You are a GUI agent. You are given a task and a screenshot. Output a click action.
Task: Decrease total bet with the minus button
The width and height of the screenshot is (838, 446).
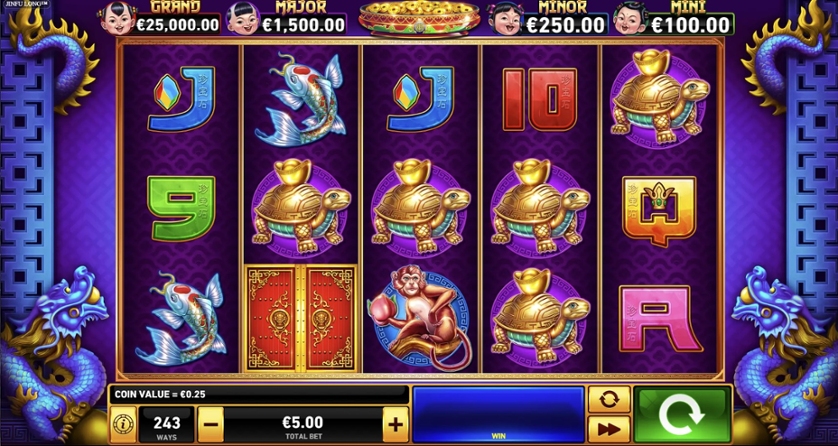[210, 424]
